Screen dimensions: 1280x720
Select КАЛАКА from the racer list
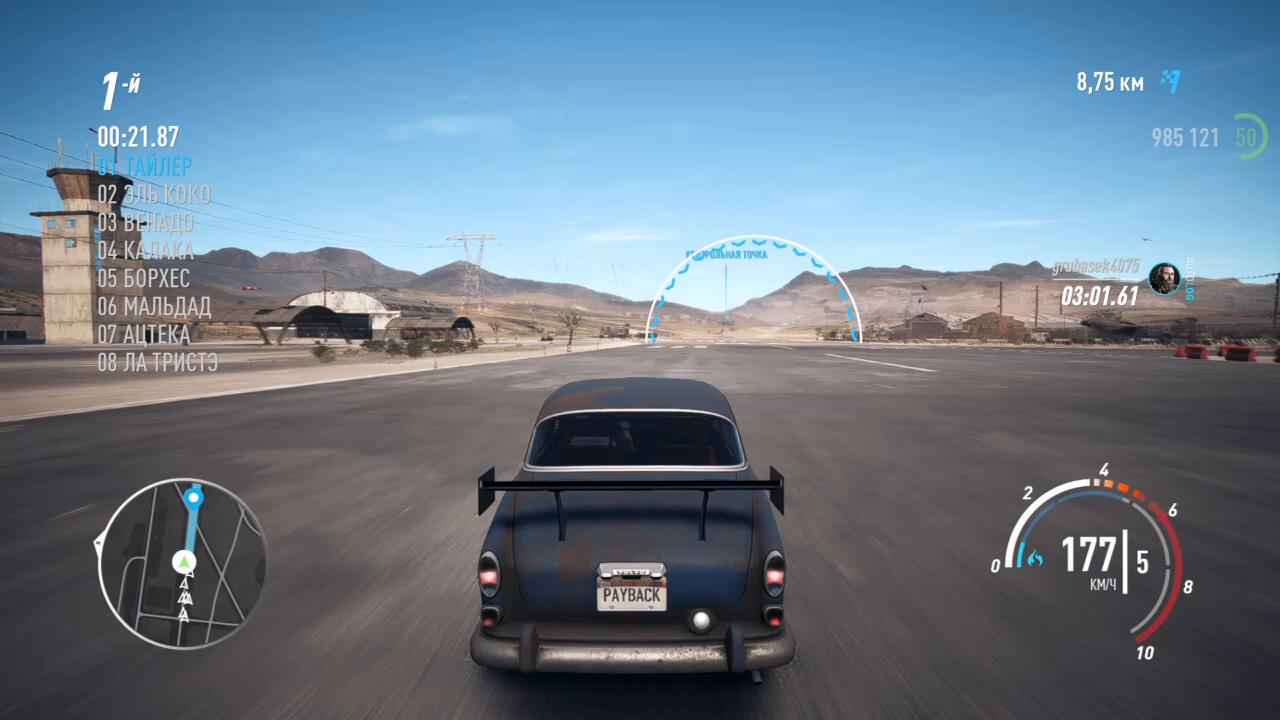point(146,250)
